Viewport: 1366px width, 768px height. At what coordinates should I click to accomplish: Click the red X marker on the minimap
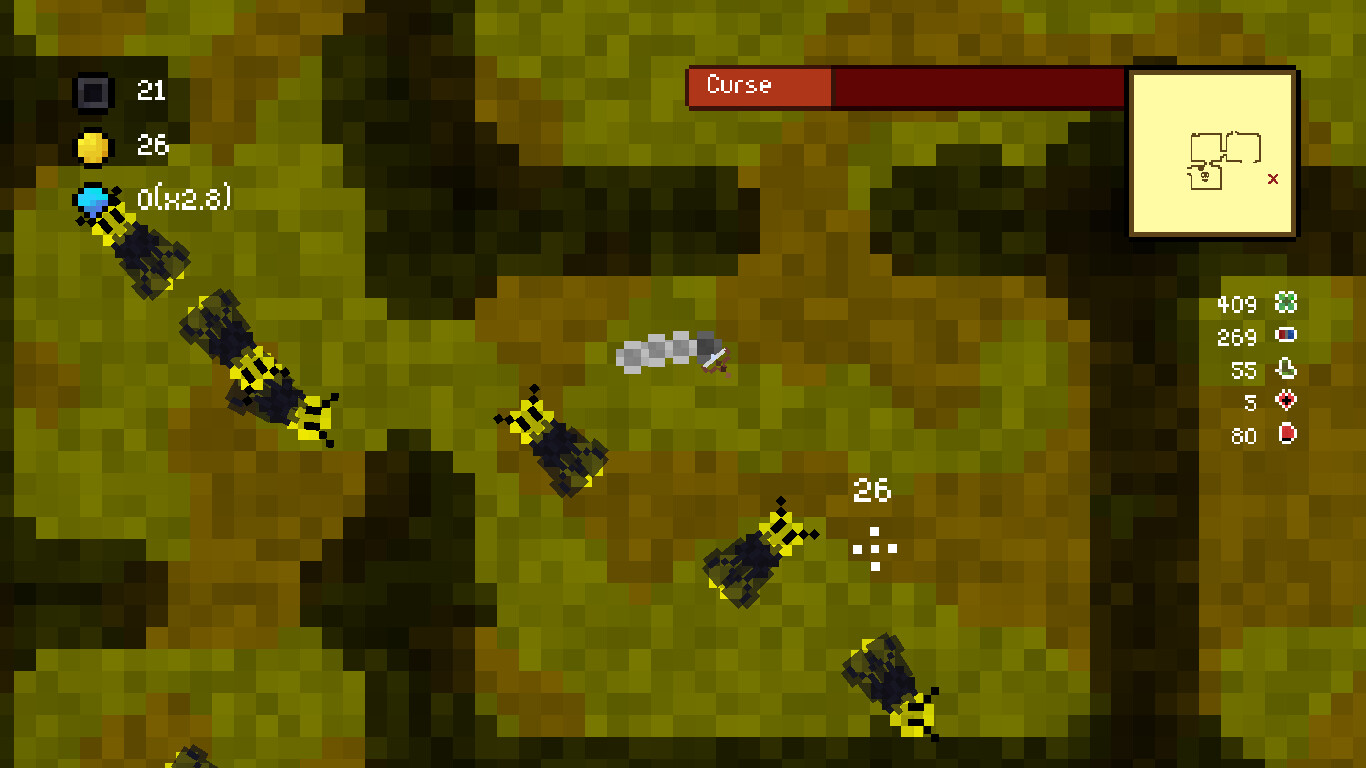1273,178
